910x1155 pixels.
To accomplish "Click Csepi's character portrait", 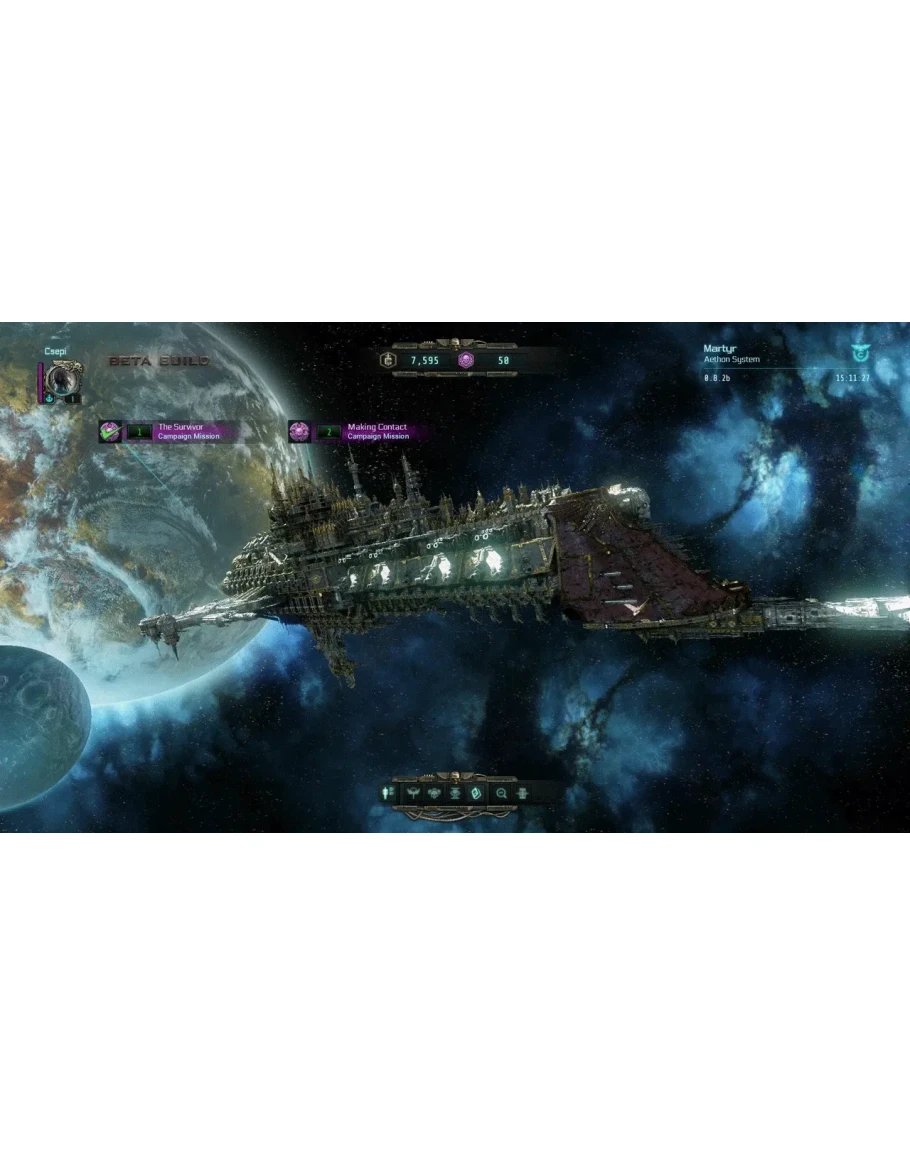I will click(61, 379).
